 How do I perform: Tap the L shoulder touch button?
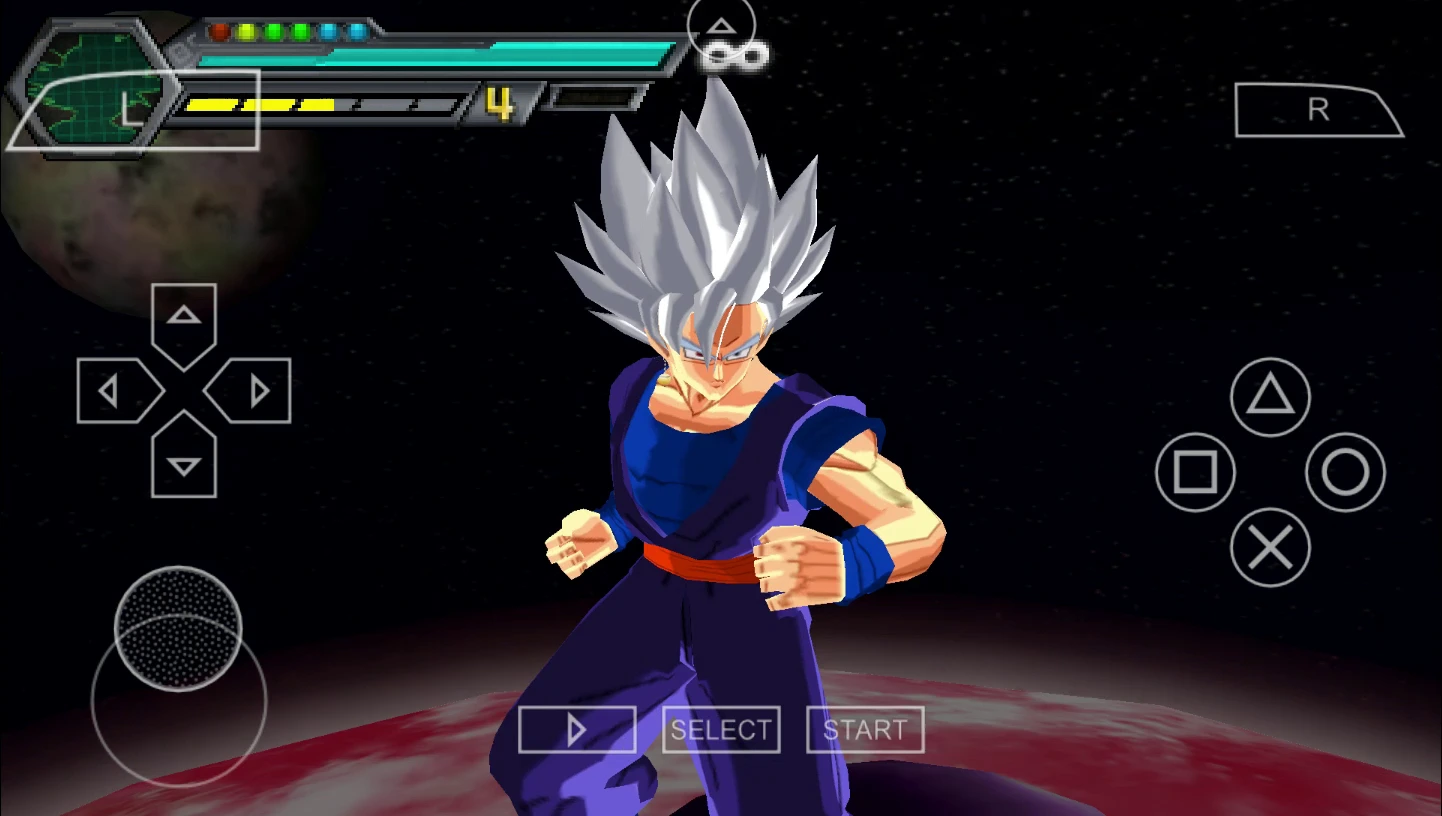coord(133,110)
